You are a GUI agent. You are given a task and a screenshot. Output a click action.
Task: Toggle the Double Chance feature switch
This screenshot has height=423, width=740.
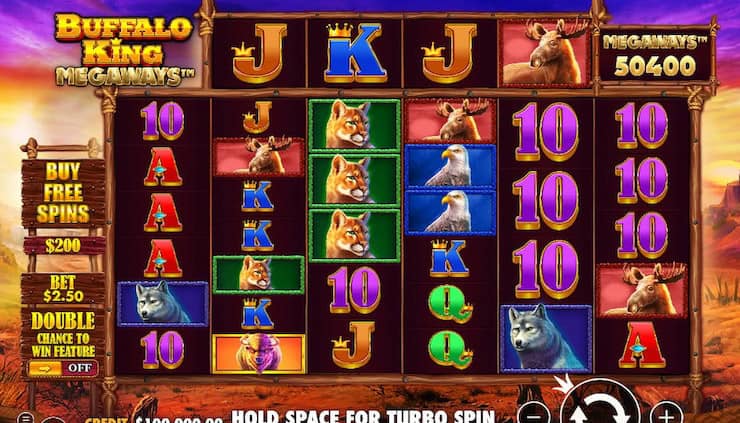point(62,368)
